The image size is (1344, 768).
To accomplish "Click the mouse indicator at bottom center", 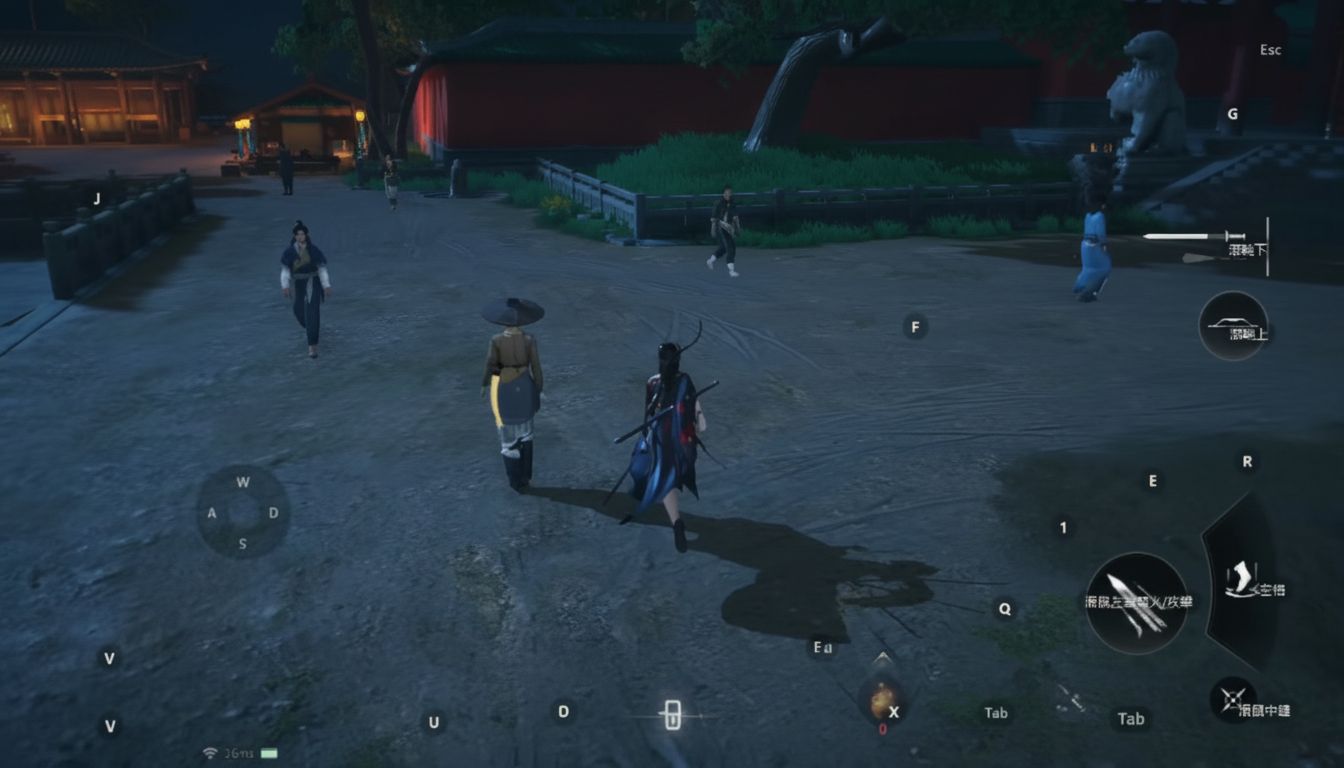I will (x=672, y=713).
